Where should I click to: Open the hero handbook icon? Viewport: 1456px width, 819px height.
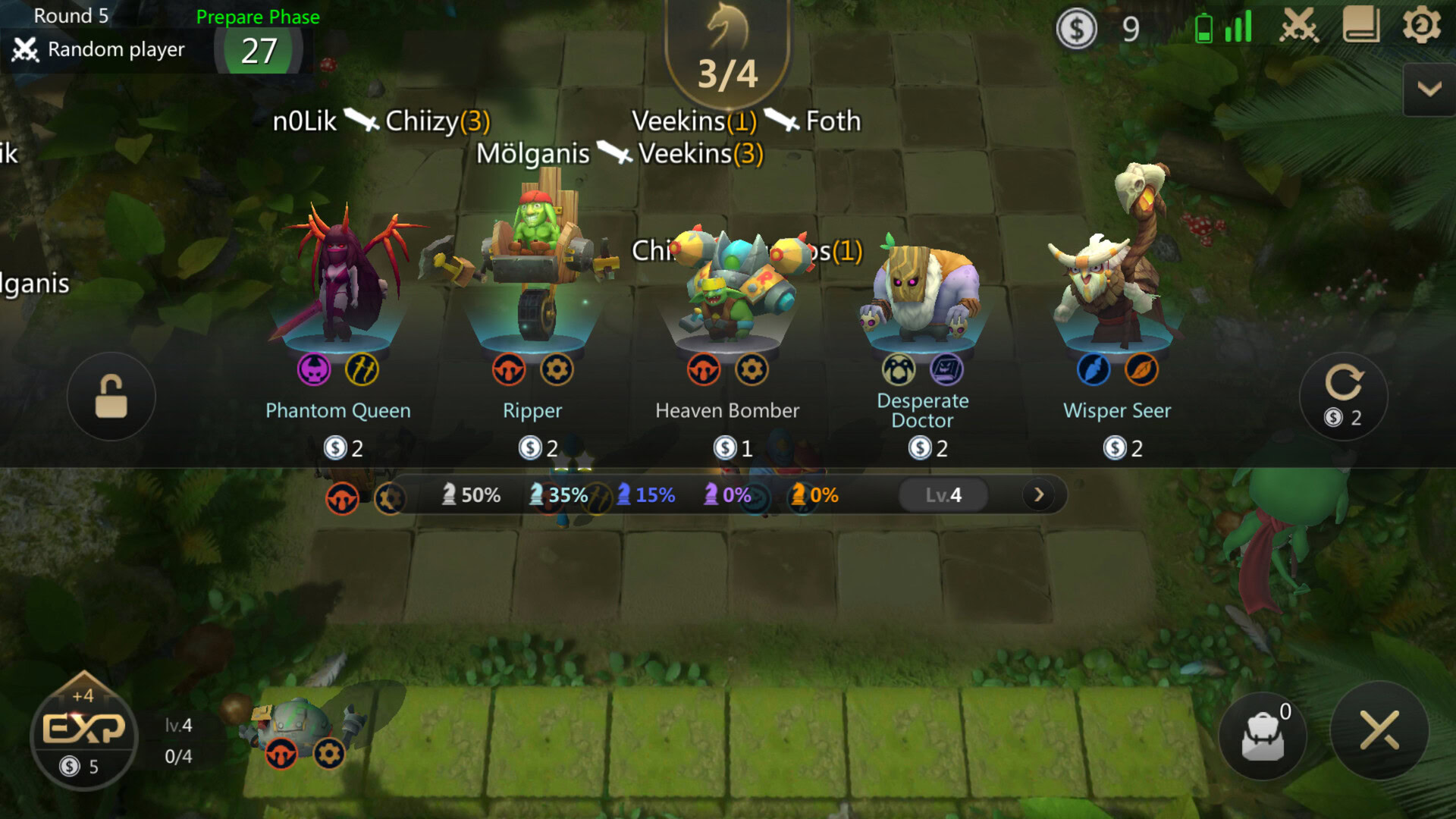tap(1363, 24)
